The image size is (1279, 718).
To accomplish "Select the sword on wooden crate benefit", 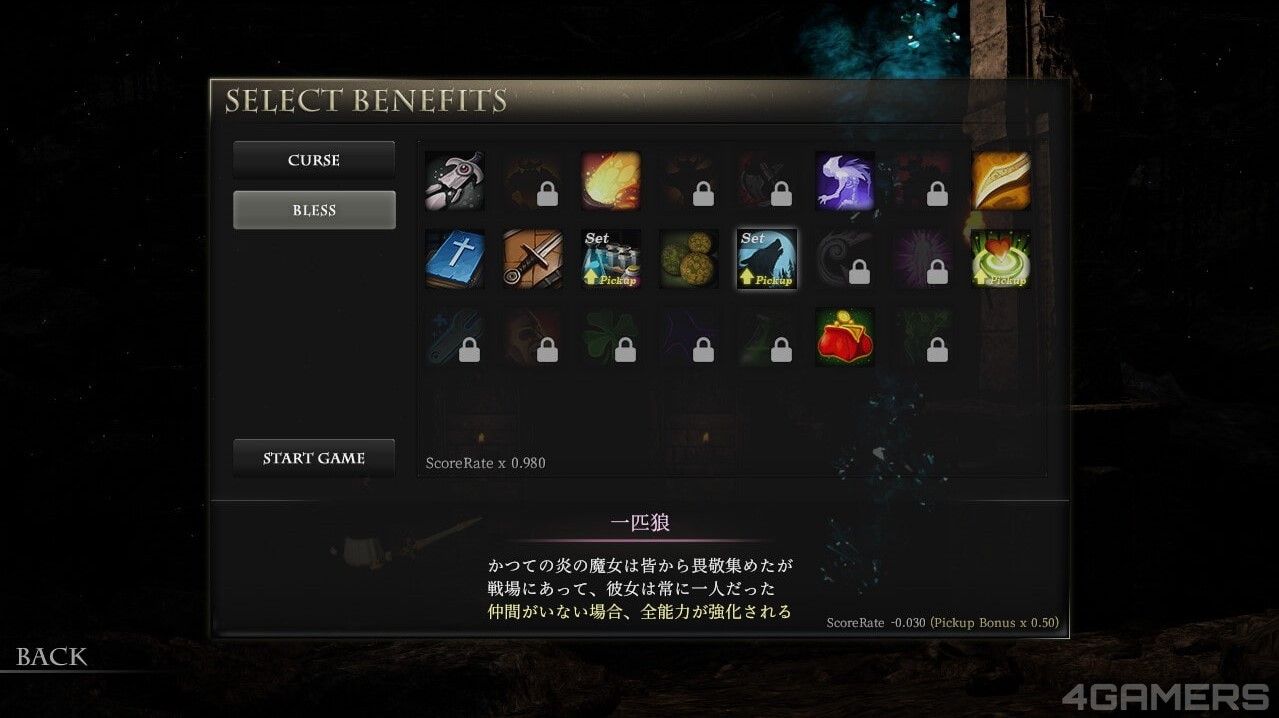I will click(533, 259).
